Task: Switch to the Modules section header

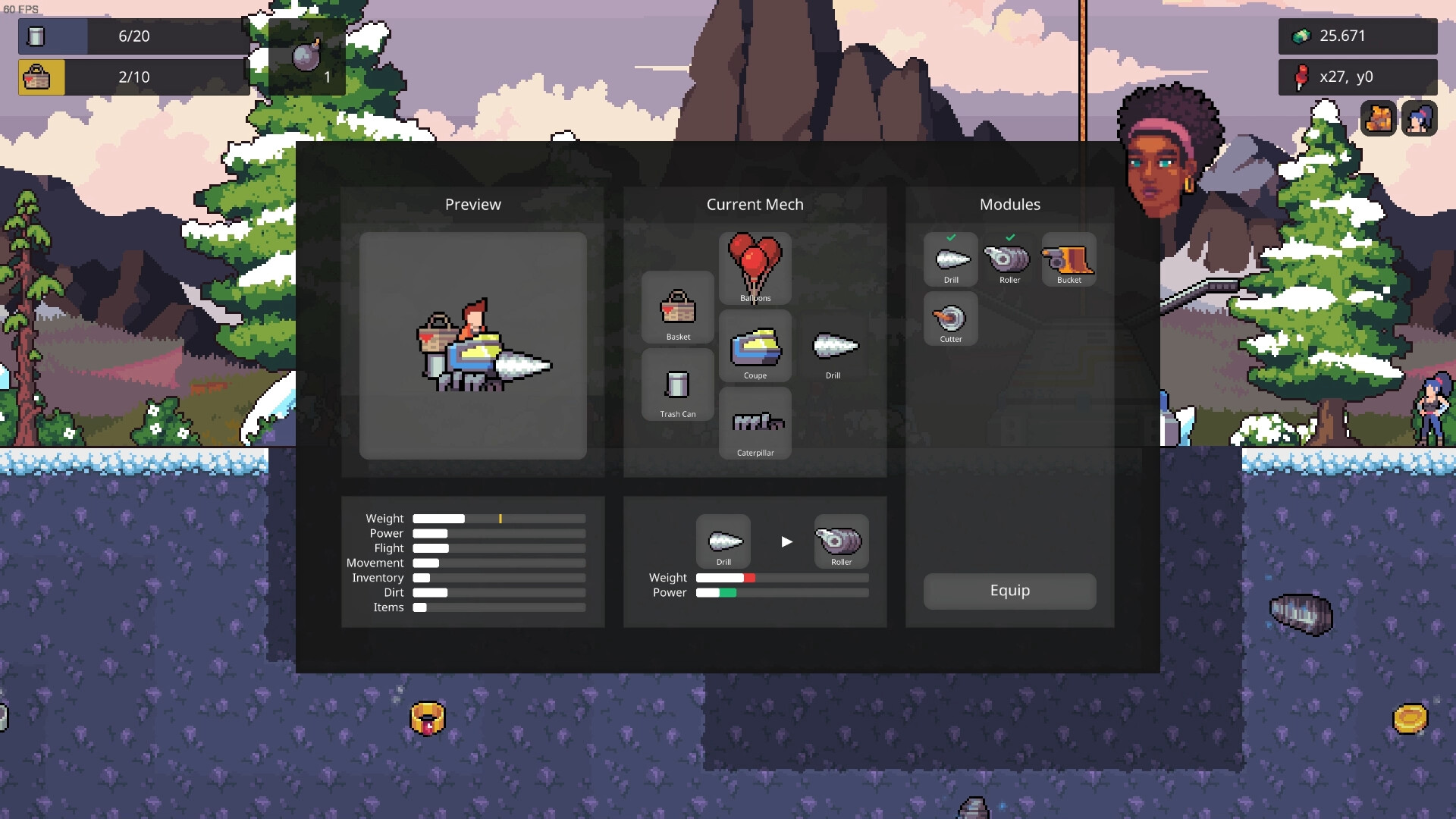Action: tap(1009, 204)
